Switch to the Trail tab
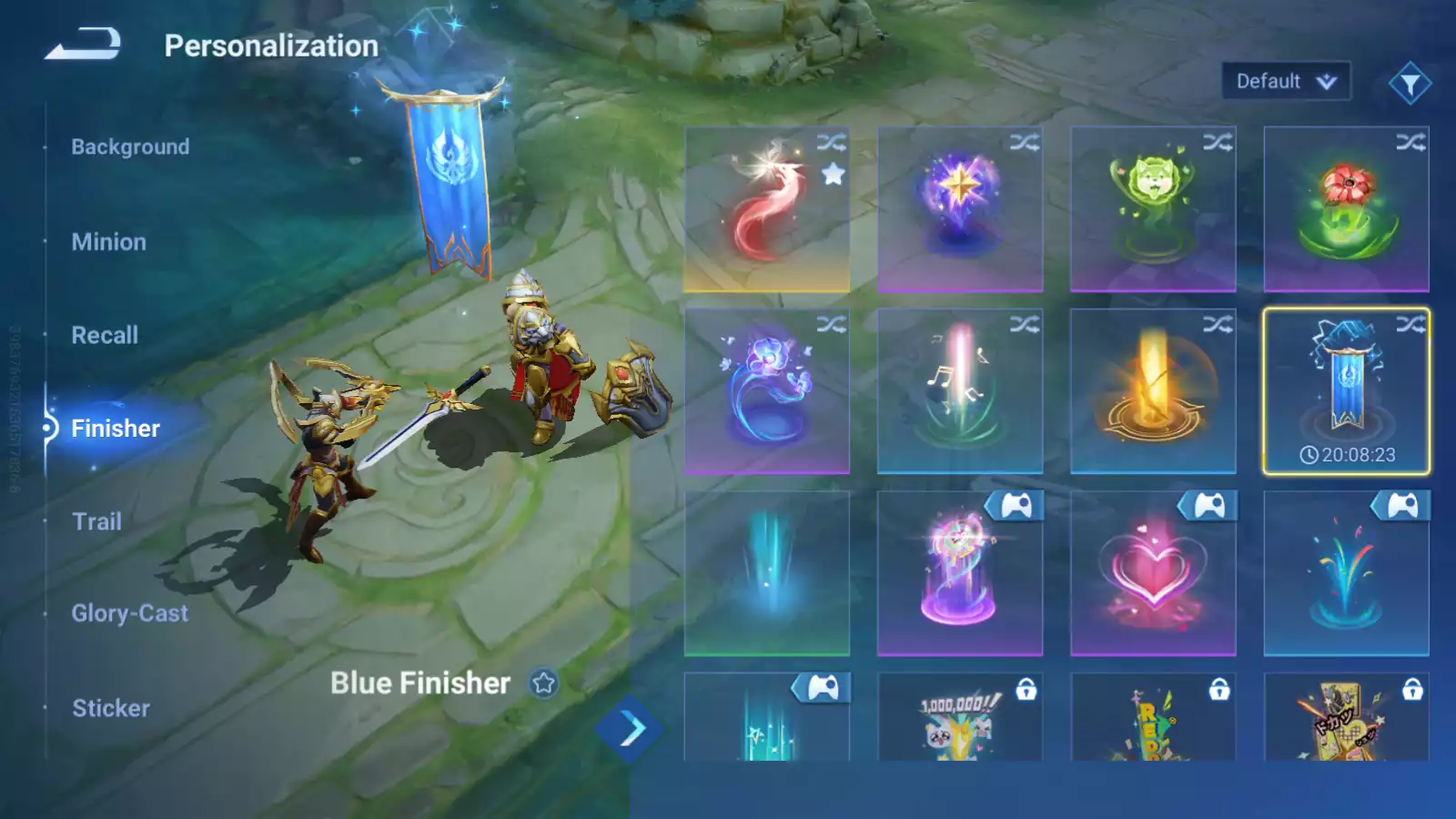1456x819 pixels. click(96, 521)
